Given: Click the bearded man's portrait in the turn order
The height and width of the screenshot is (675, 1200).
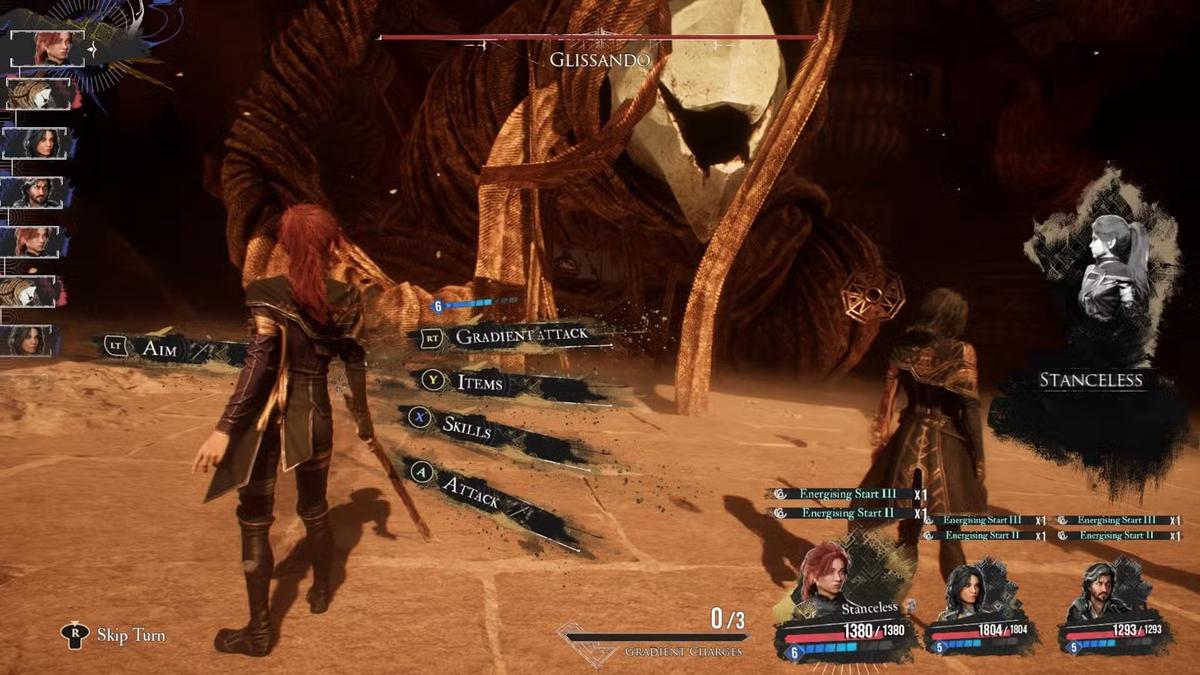Looking at the screenshot, I should [38, 192].
